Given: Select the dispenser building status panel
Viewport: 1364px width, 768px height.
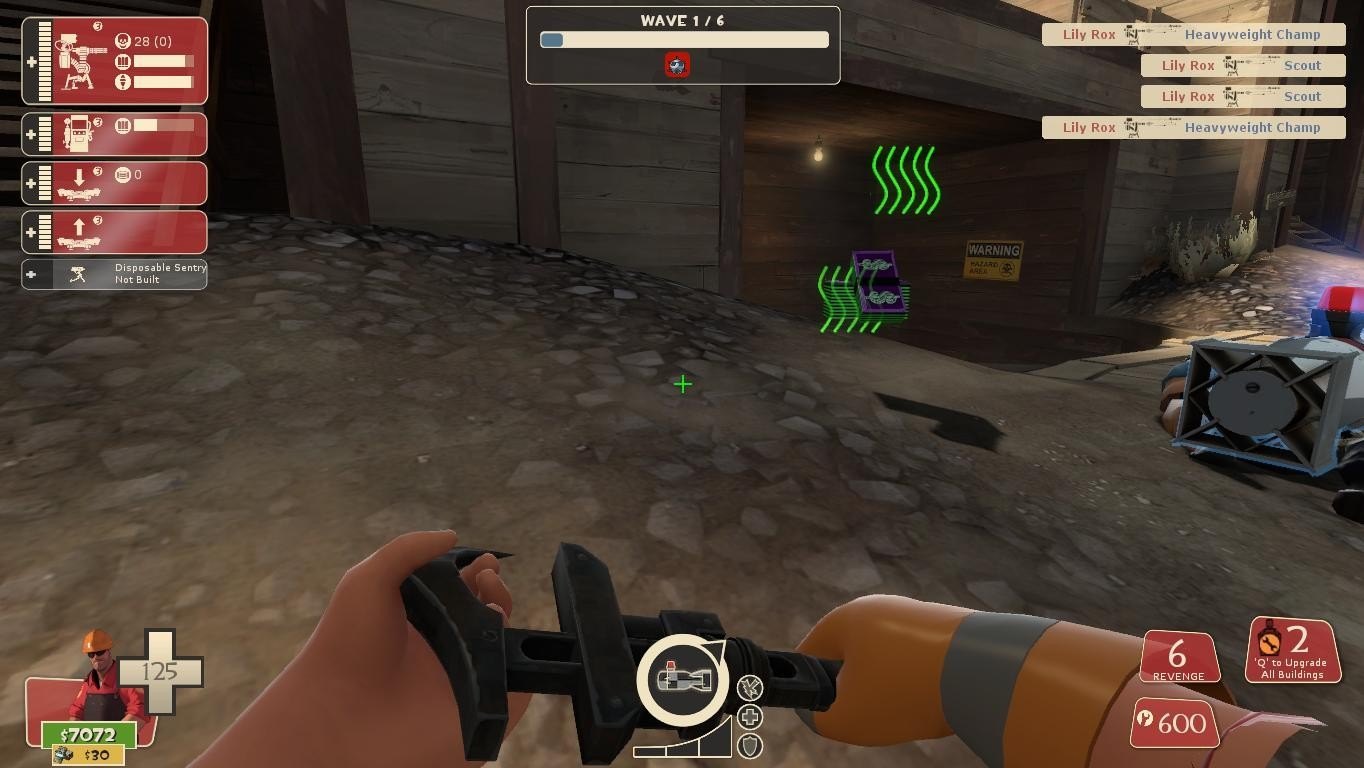Looking at the screenshot, I should [114, 134].
